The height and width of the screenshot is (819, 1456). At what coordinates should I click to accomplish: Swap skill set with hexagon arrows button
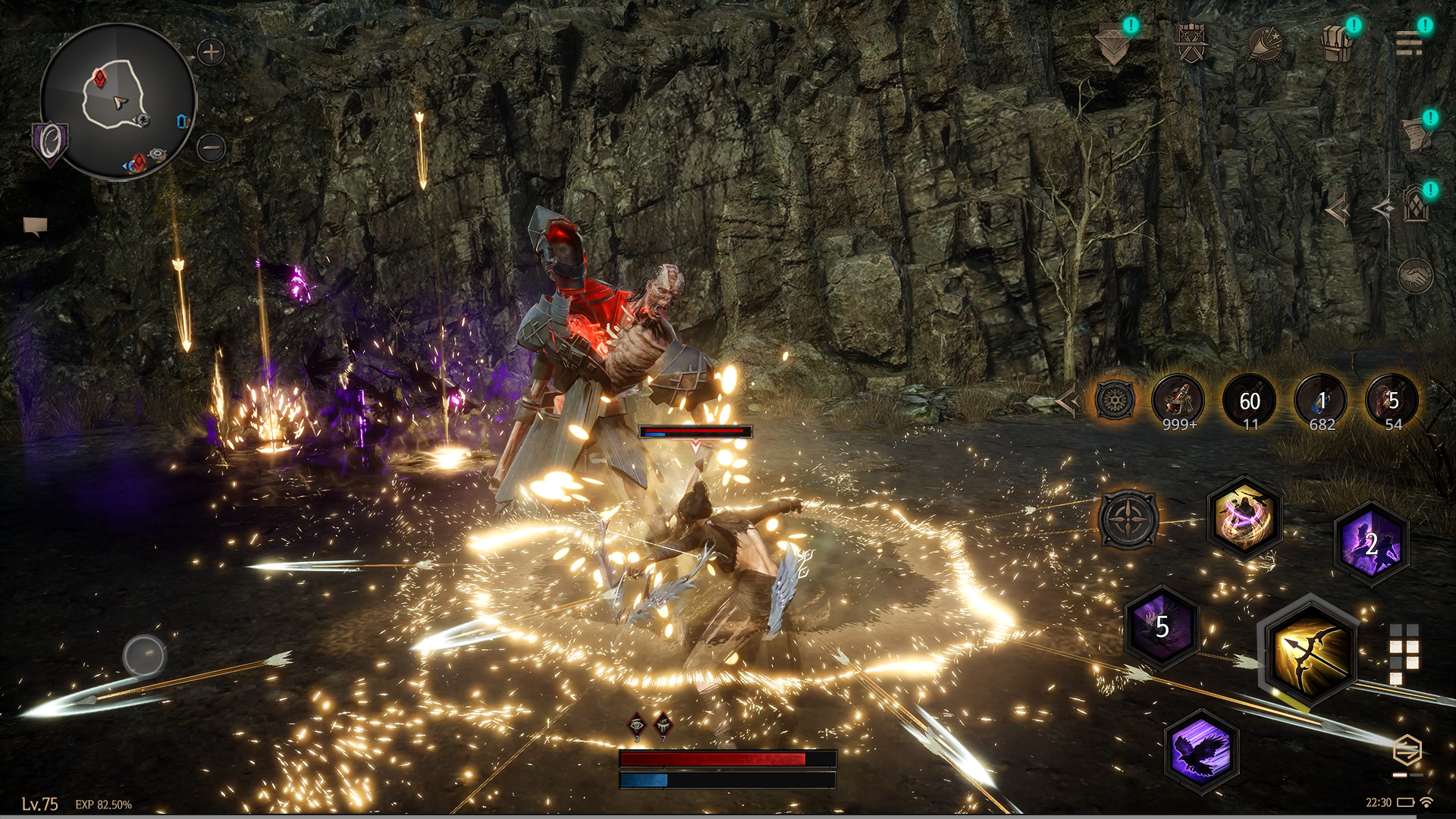[1407, 752]
